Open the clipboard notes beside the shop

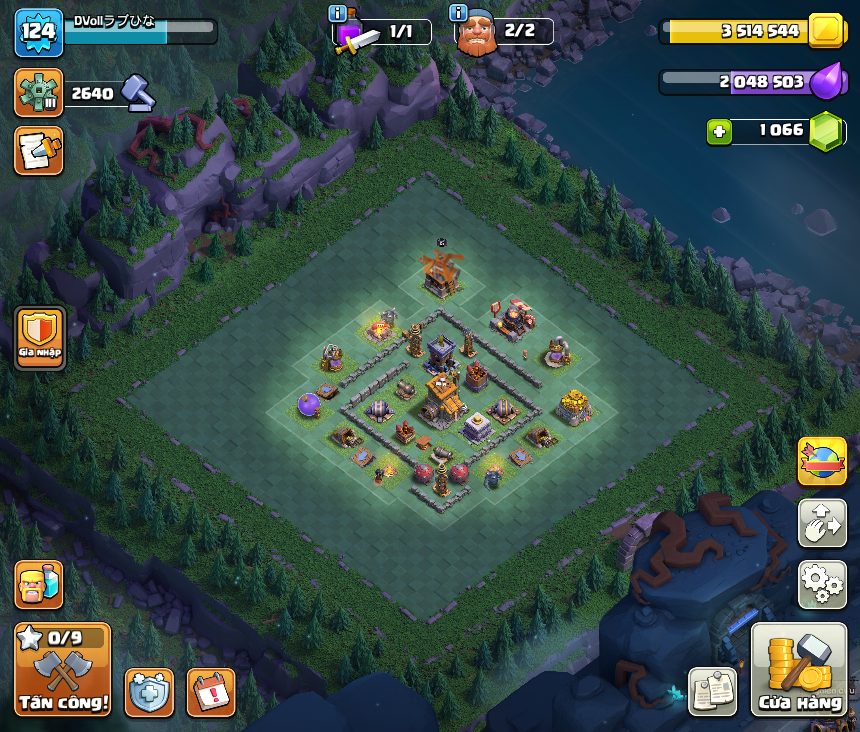pyautogui.click(x=713, y=692)
